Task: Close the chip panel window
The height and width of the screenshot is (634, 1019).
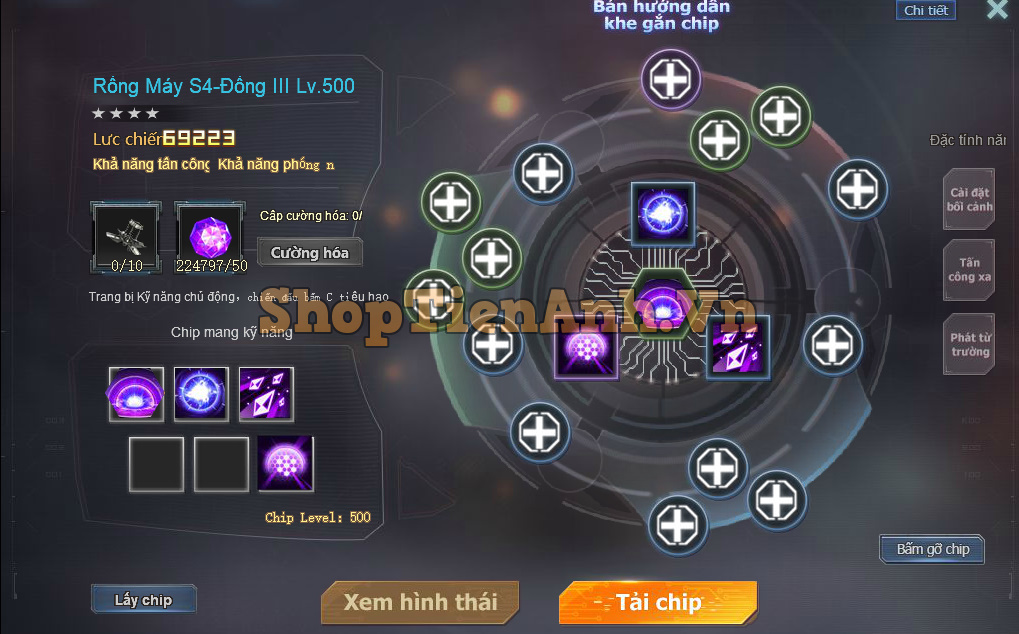Action: coord(996,10)
